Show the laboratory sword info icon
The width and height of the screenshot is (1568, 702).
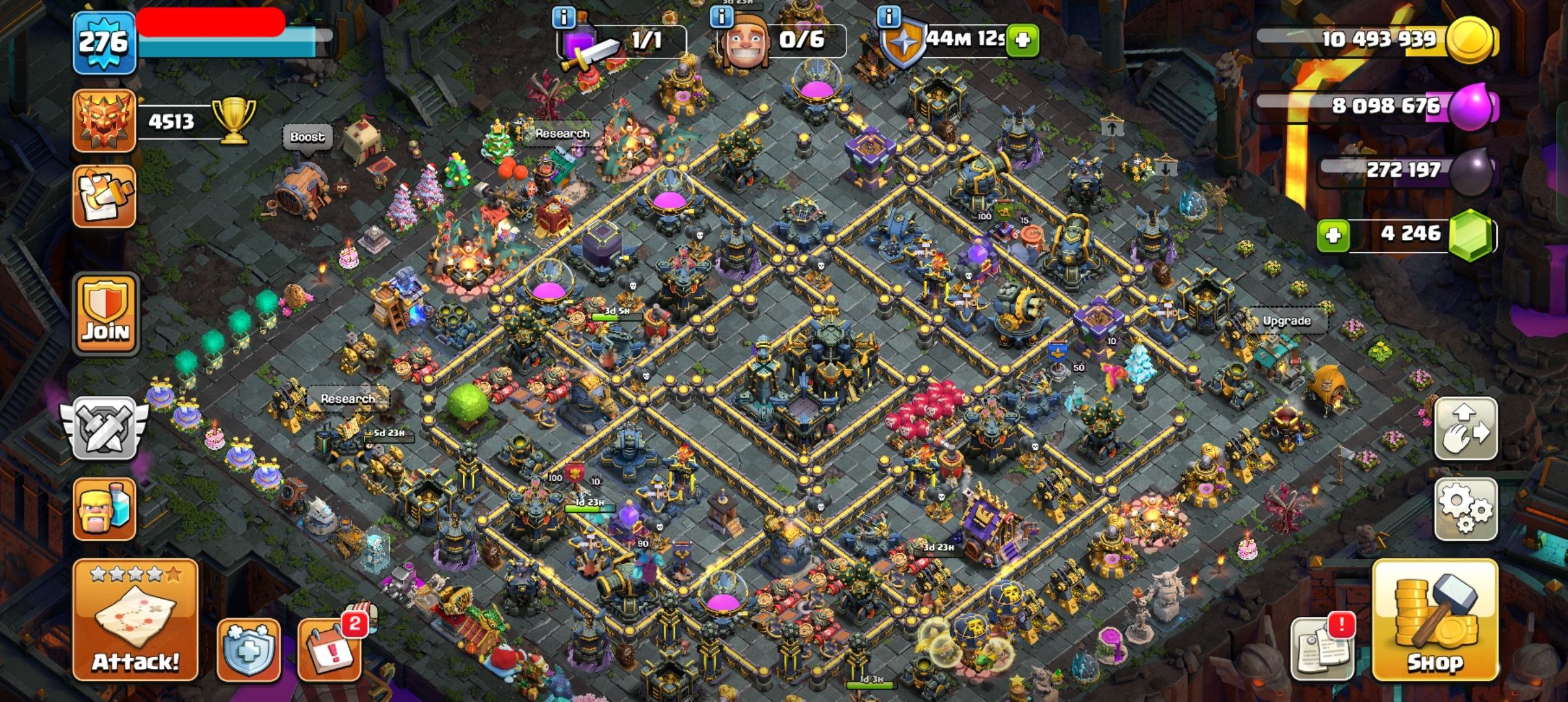[x=563, y=18]
